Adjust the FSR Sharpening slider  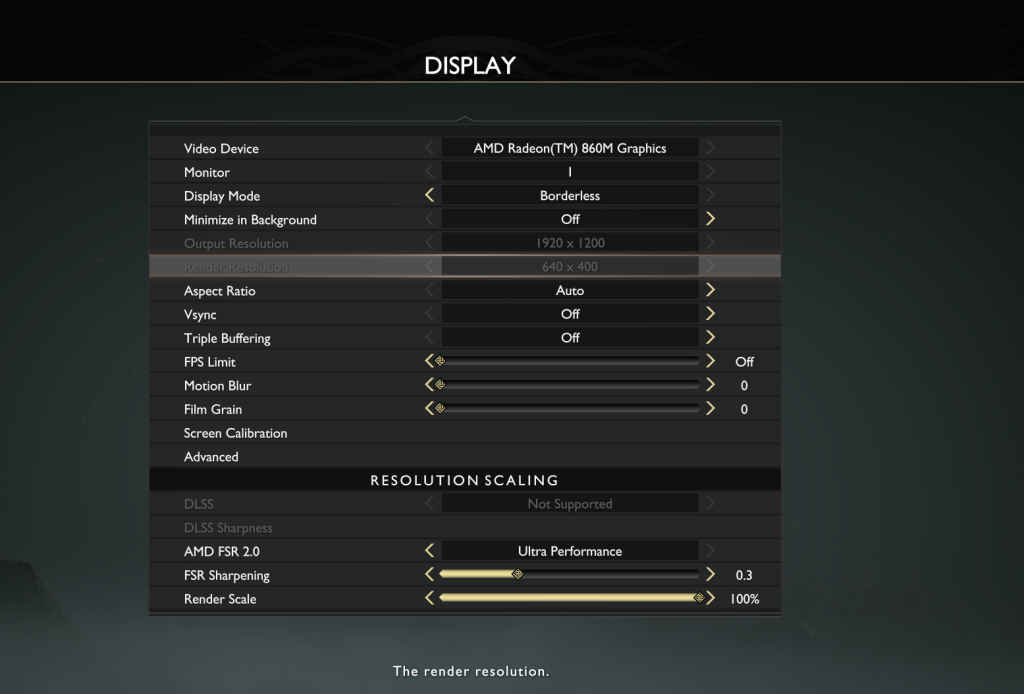click(570, 575)
